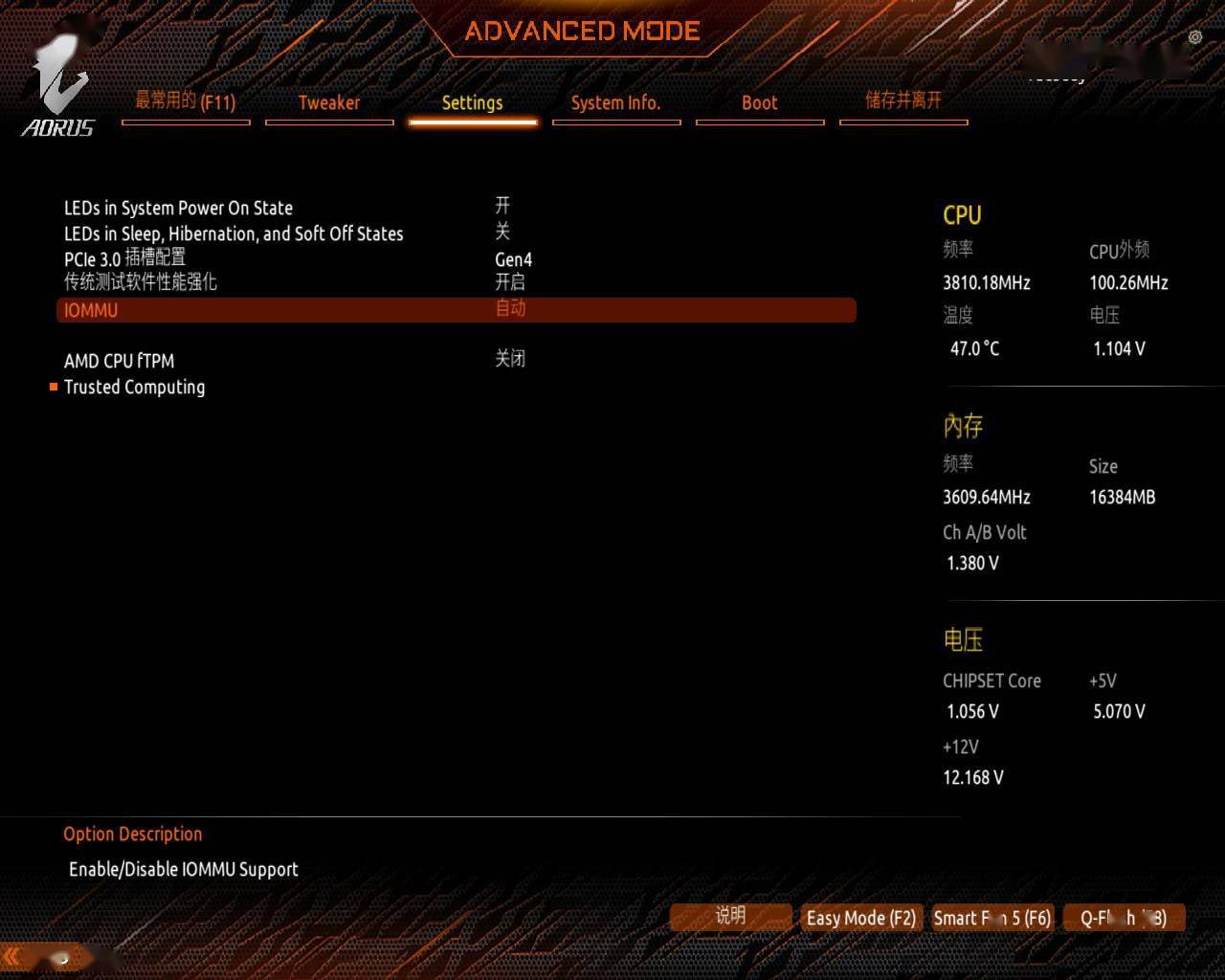Switch to the Boot tab

coord(759,103)
